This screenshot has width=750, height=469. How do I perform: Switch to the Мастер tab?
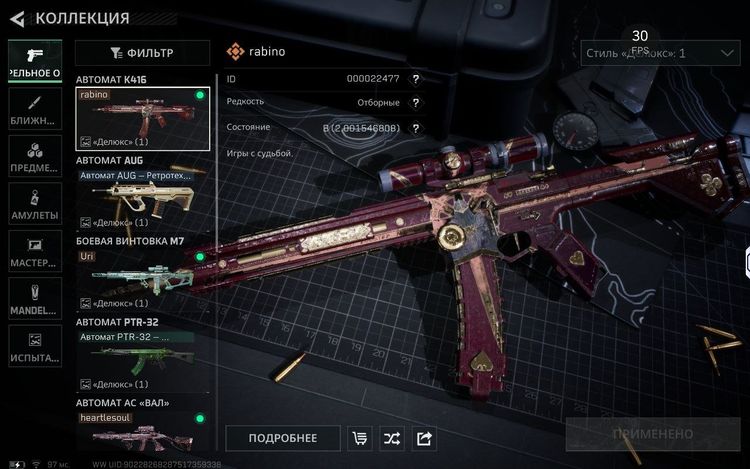tap(35, 250)
